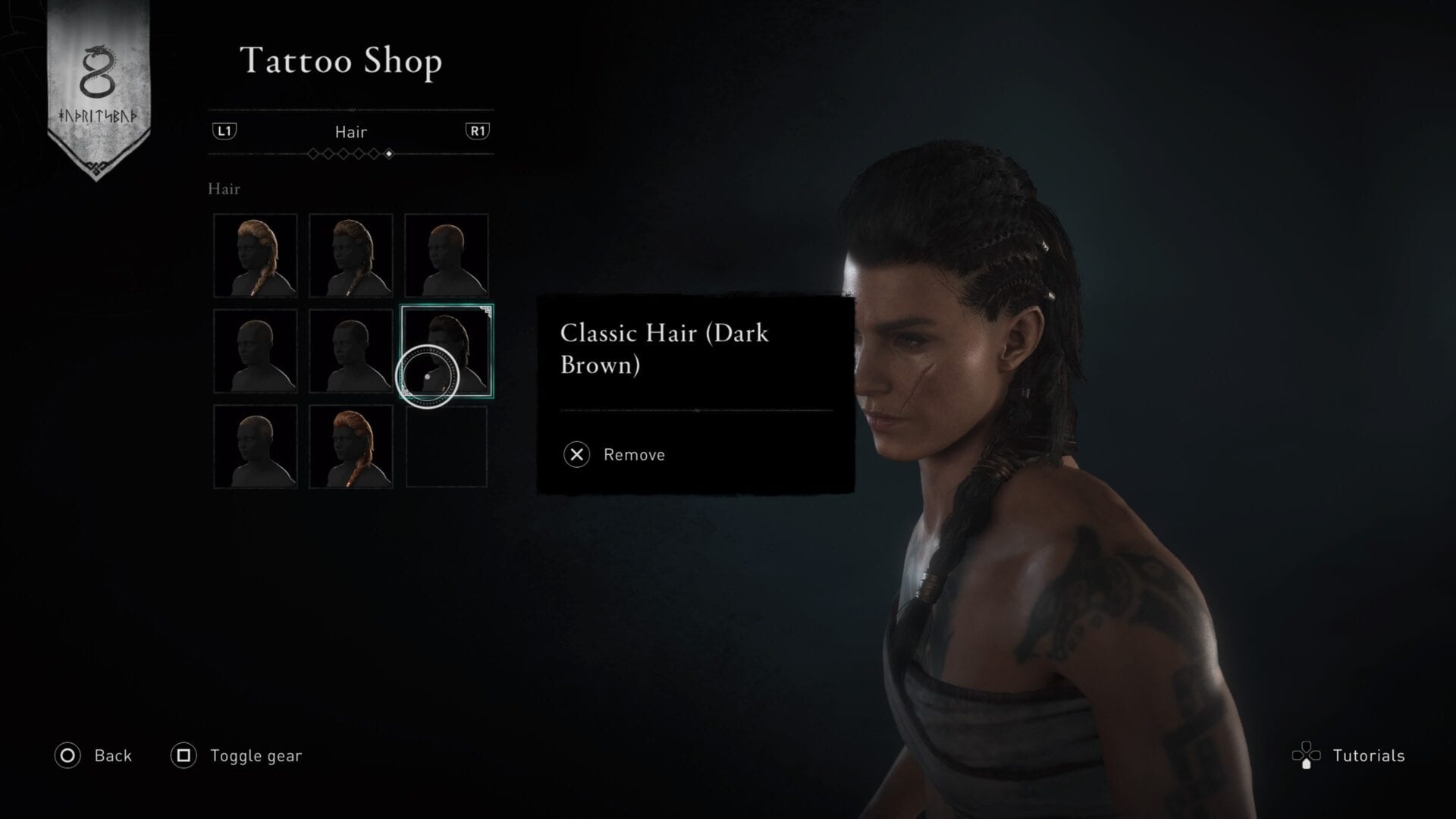
Task: Switch to the Hair category tab
Action: click(350, 130)
